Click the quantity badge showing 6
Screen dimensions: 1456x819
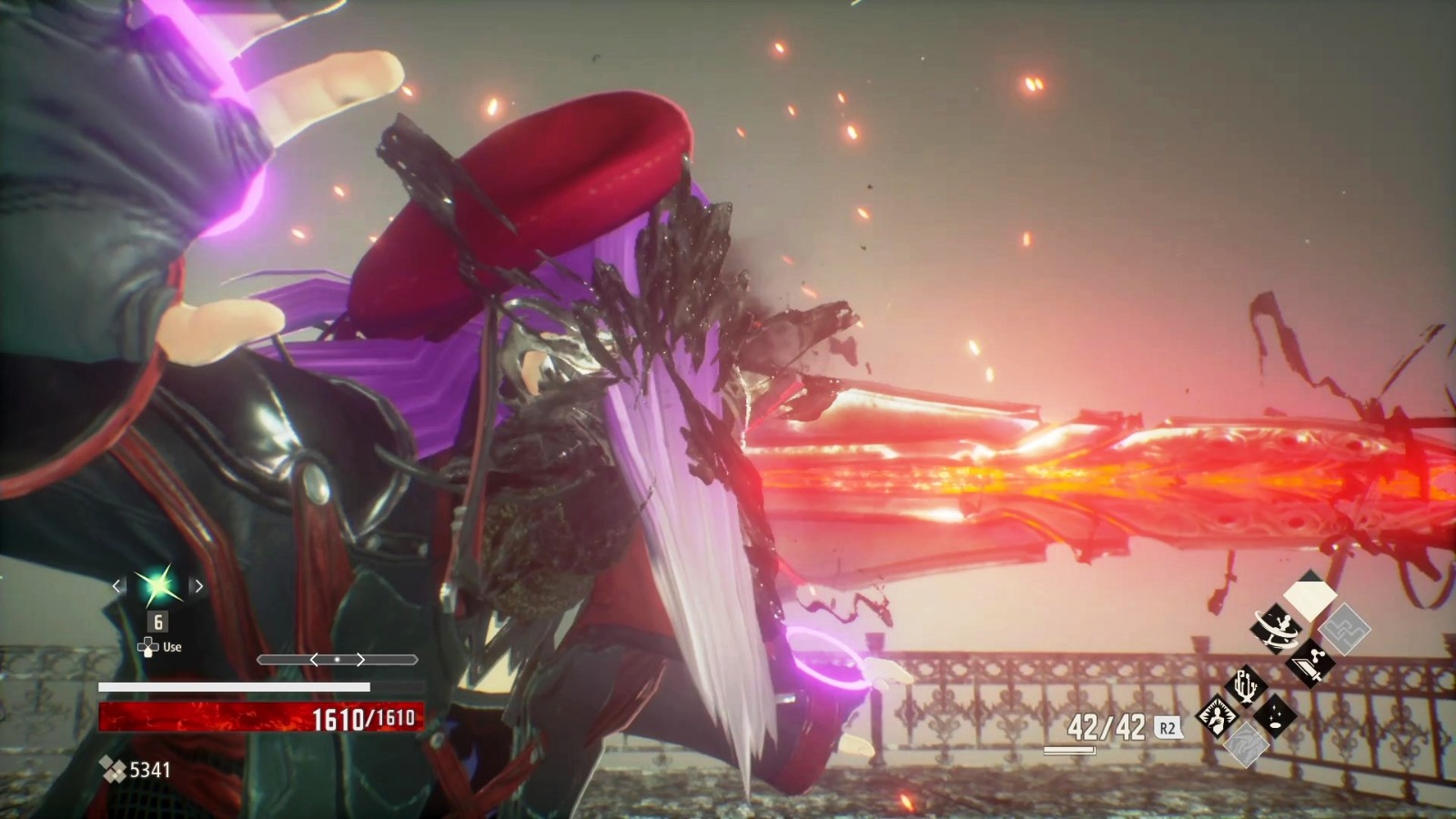point(158,622)
